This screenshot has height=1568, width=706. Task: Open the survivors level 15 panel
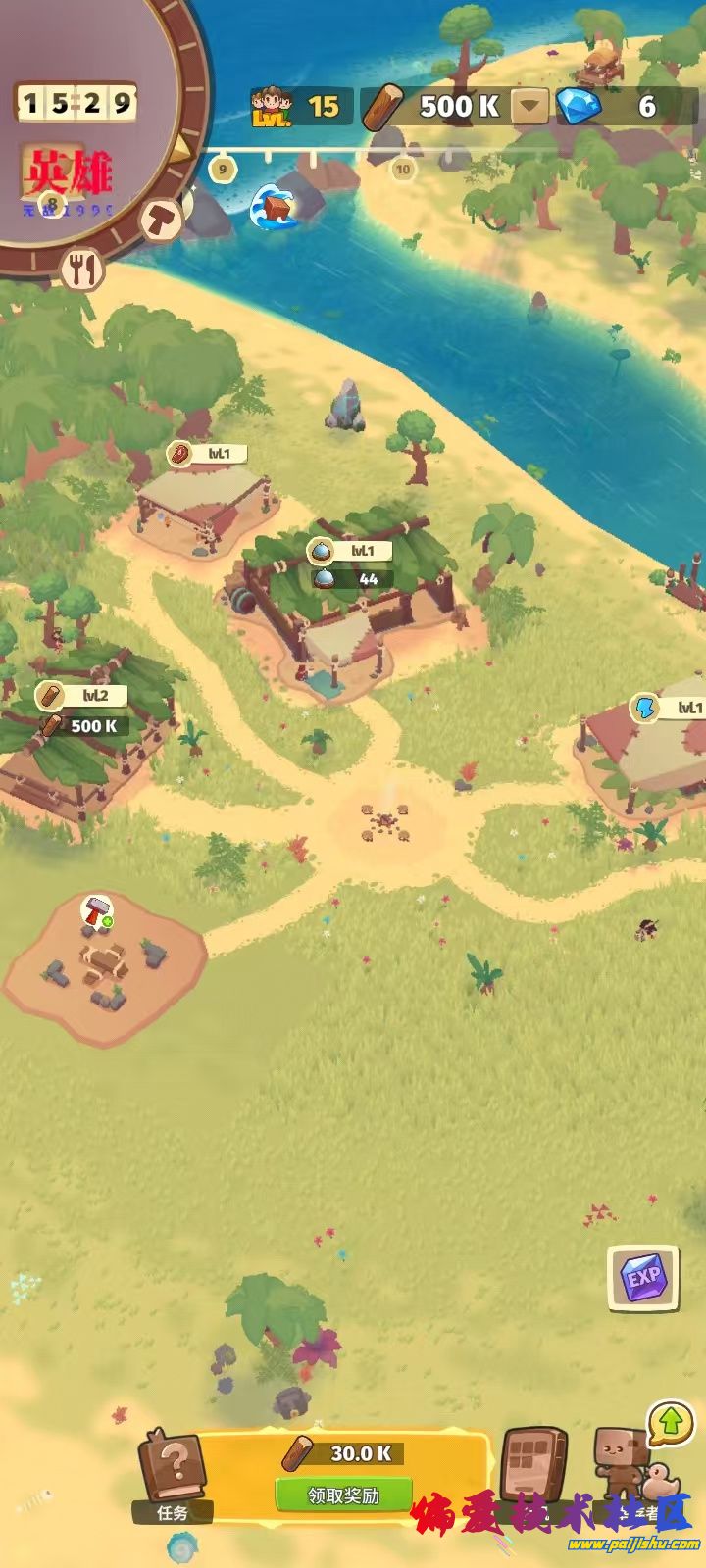coord(297,106)
